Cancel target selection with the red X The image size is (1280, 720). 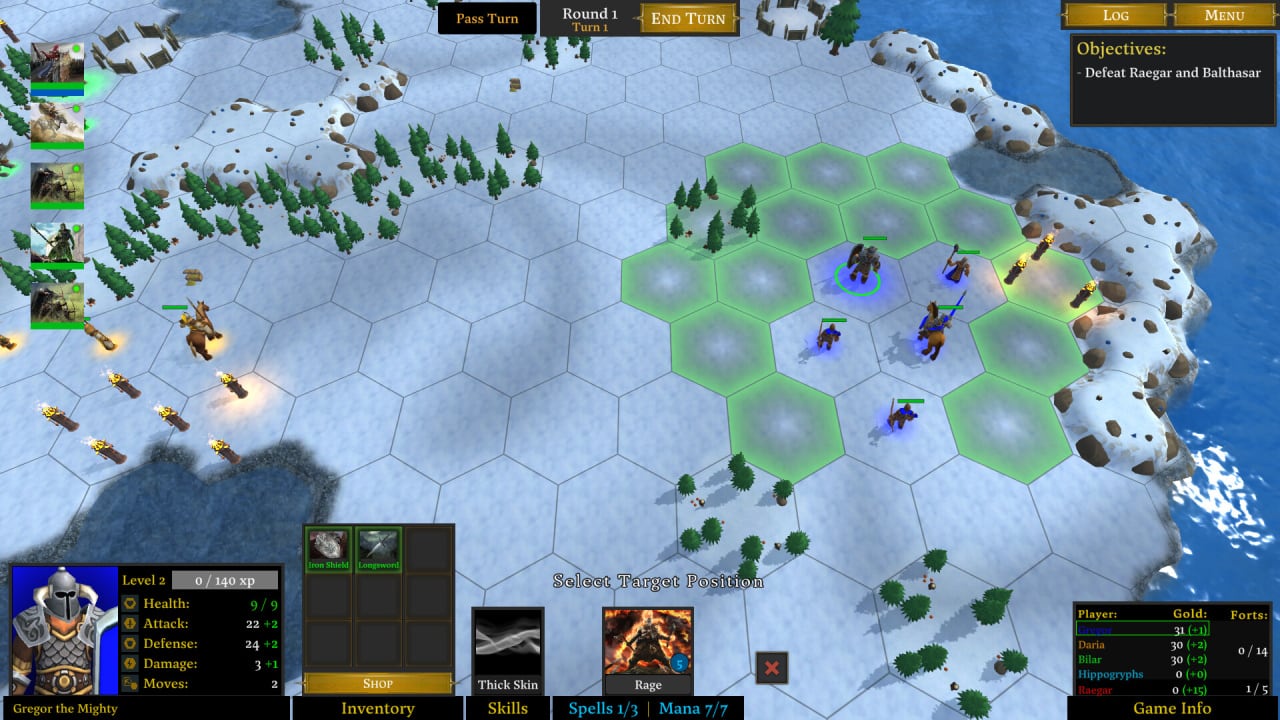point(772,667)
